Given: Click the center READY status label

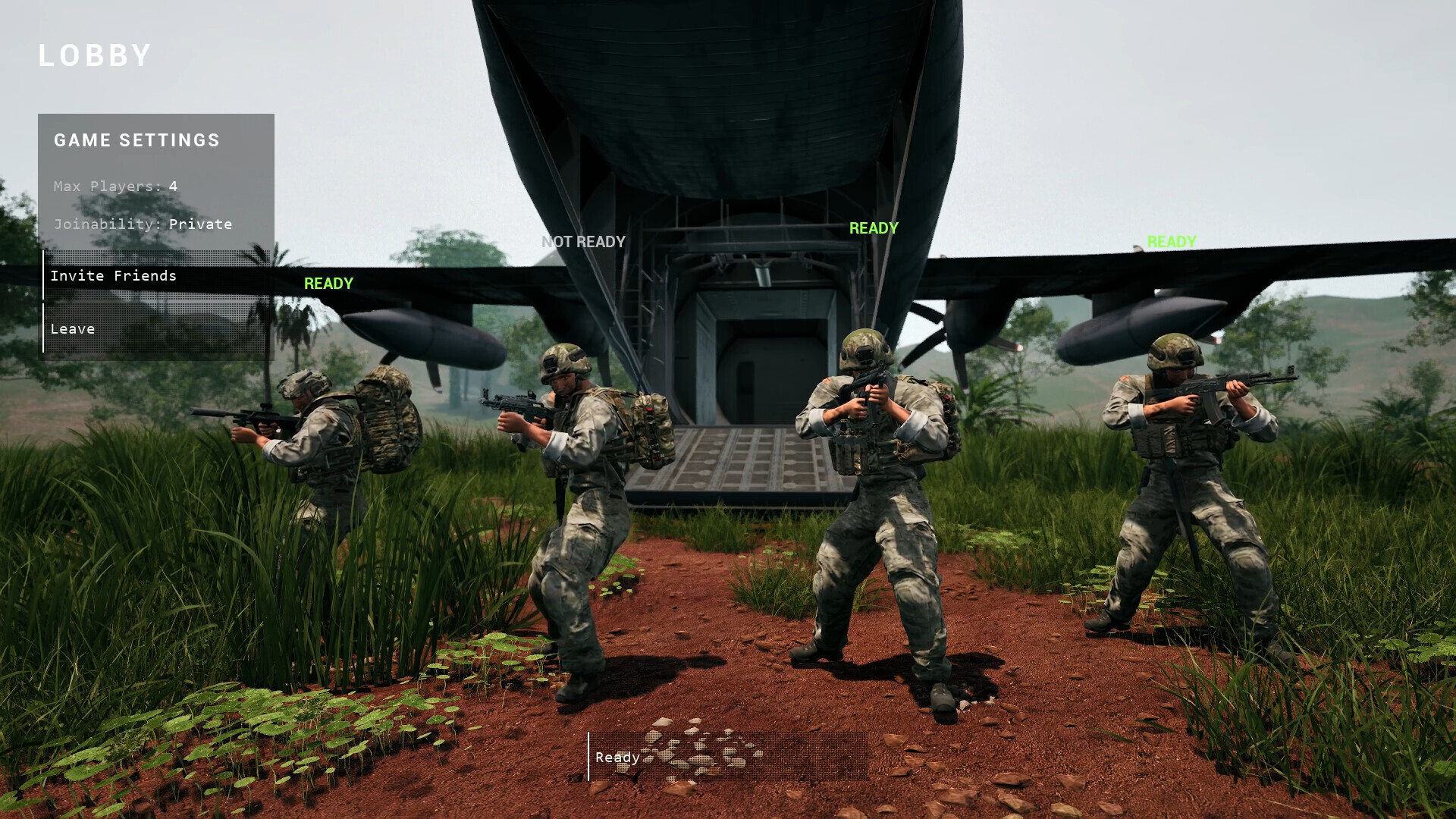Looking at the screenshot, I should tap(874, 228).
